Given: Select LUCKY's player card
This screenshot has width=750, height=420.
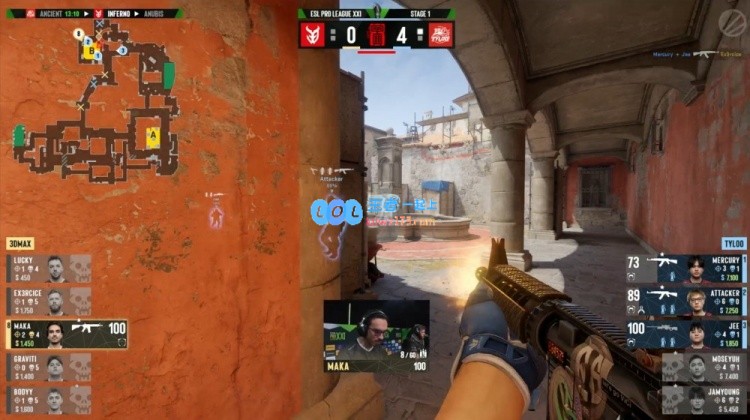Looking at the screenshot, I should [x=50, y=268].
